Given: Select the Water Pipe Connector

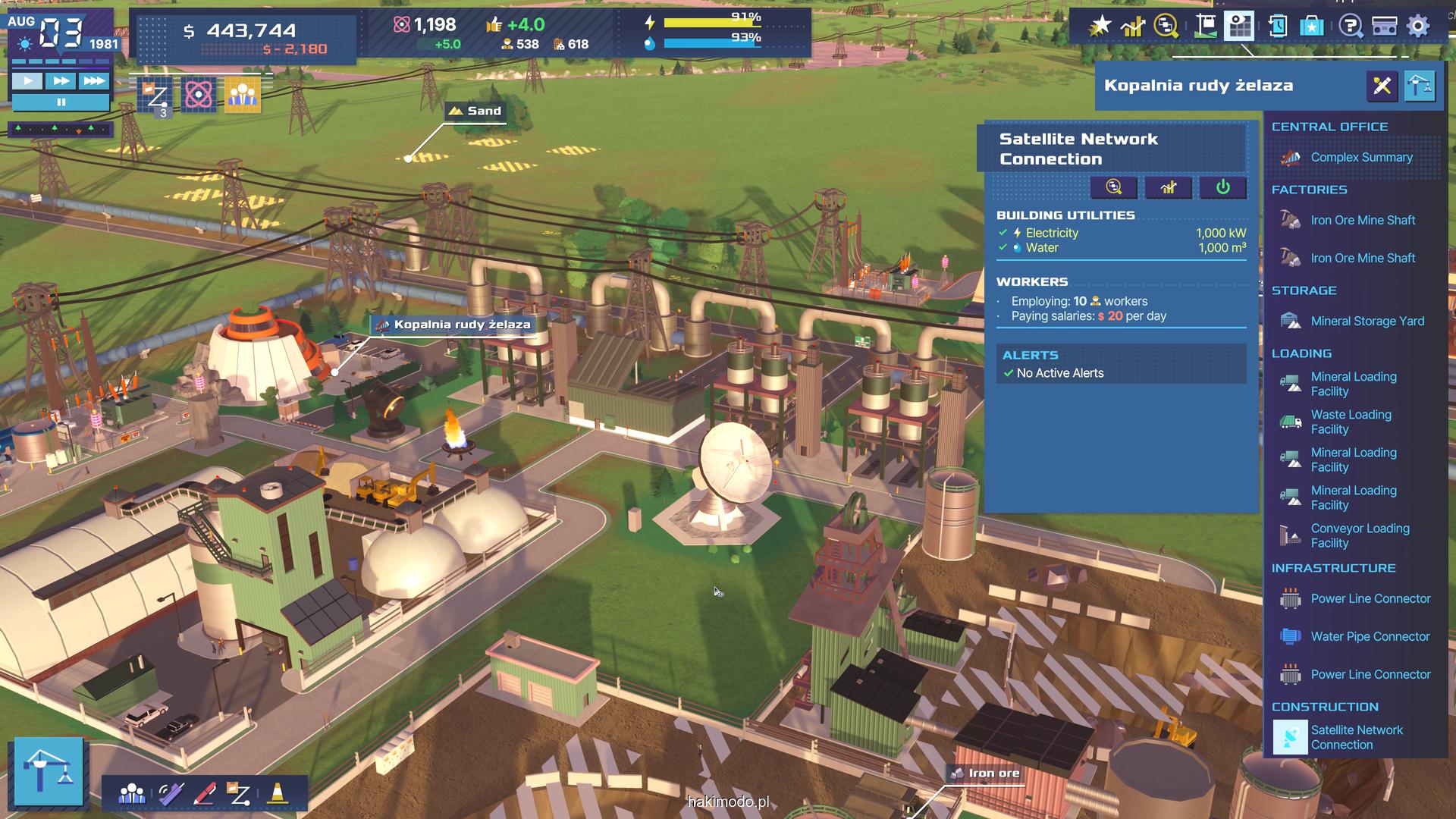Looking at the screenshot, I should [x=1370, y=637].
